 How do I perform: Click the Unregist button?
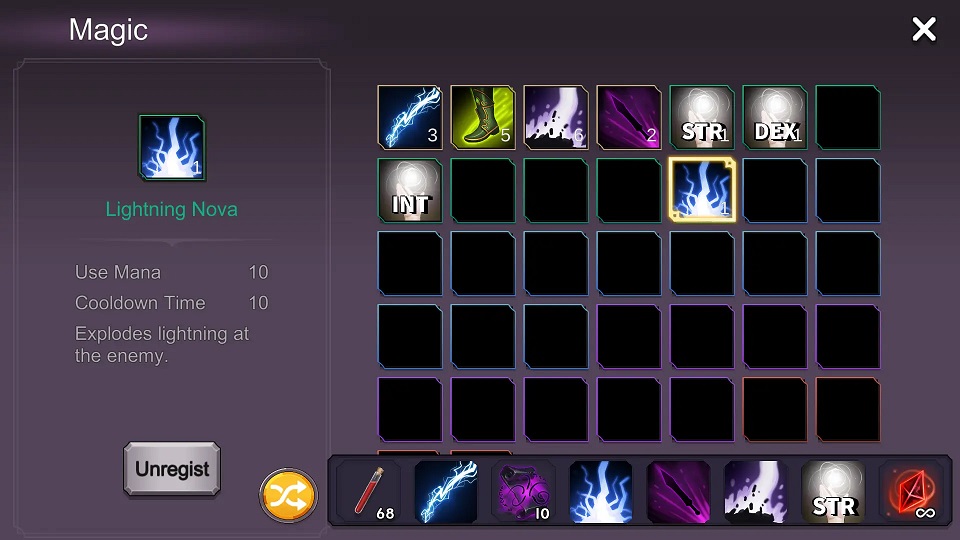(x=172, y=468)
